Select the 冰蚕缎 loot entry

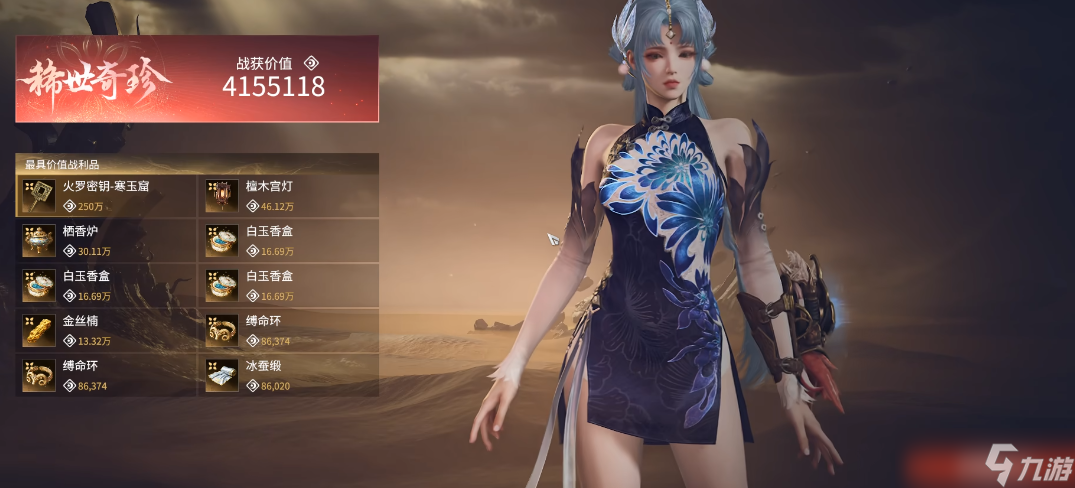tap(288, 375)
